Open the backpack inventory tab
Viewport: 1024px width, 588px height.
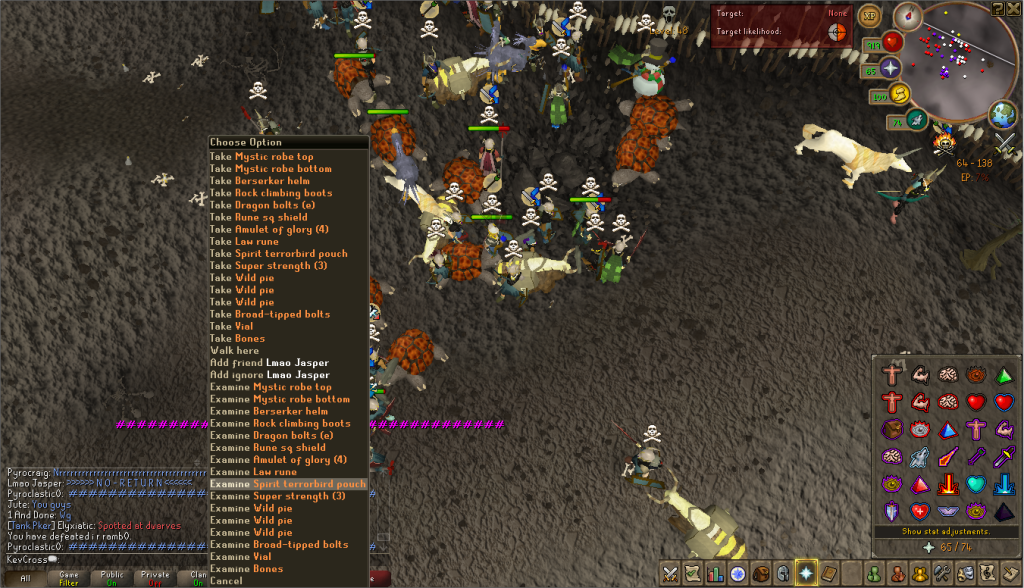(761, 574)
